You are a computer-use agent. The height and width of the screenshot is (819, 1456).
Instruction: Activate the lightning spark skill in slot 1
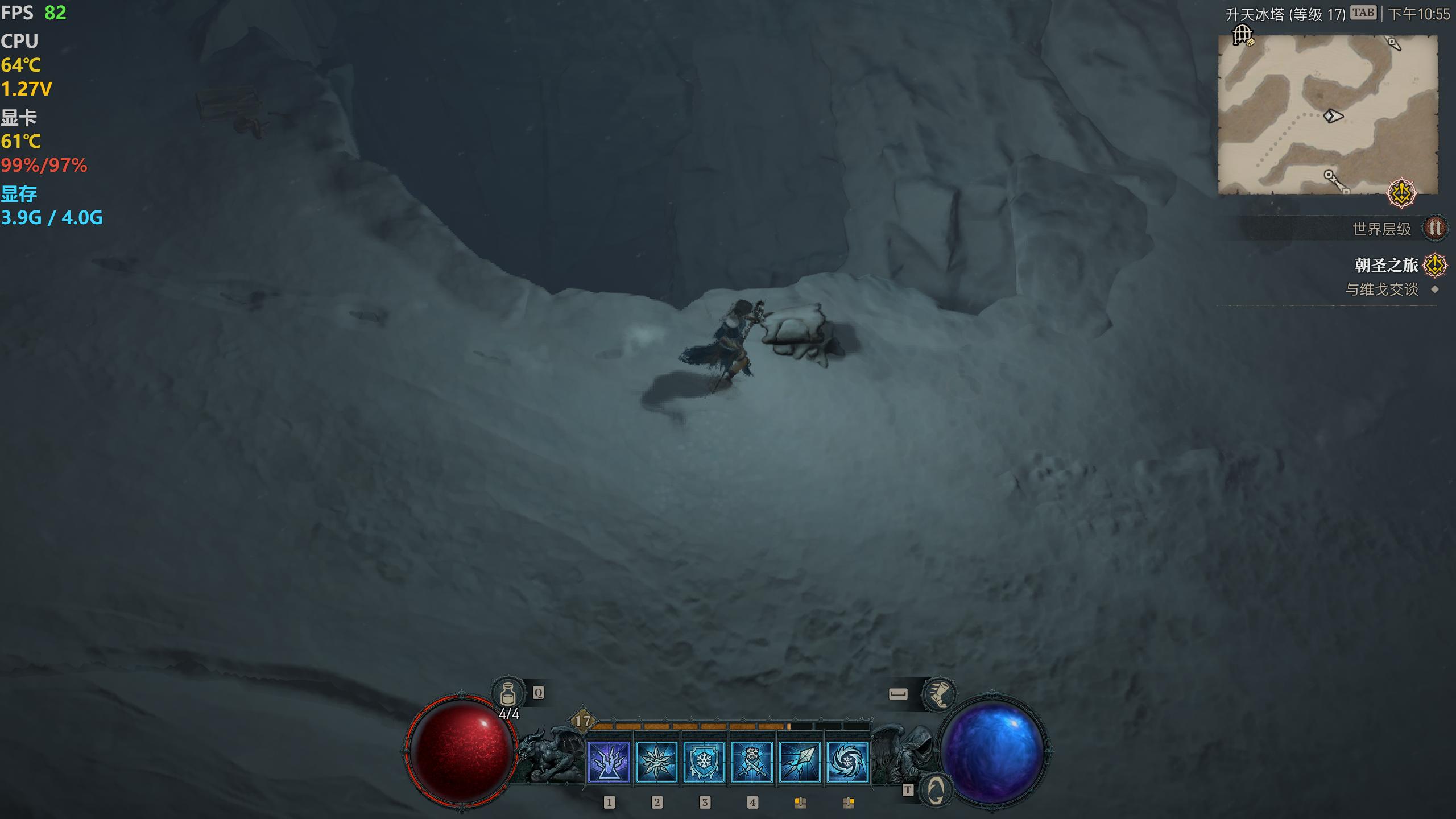(x=609, y=762)
